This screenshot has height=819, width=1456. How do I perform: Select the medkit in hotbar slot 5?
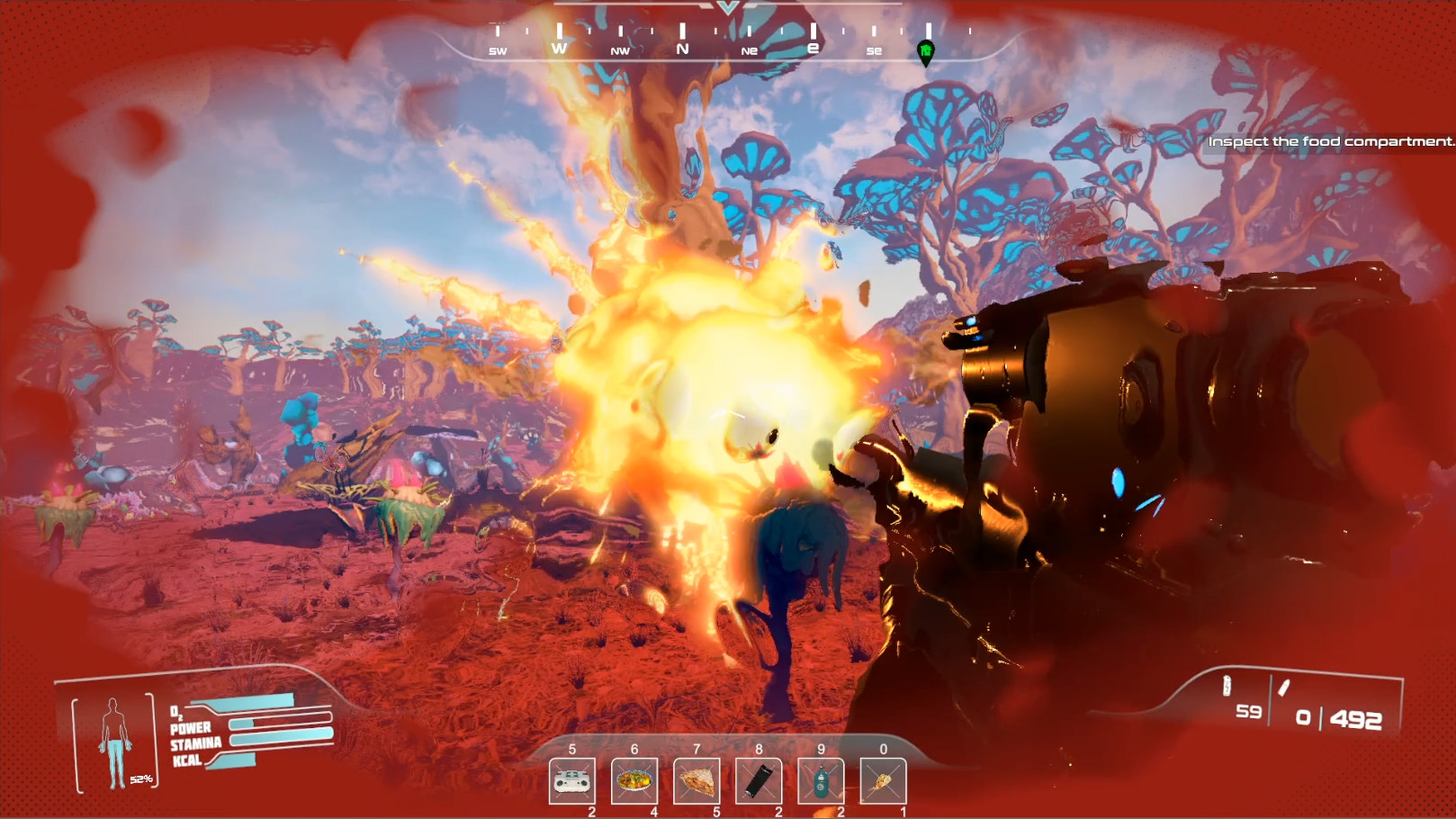tap(571, 780)
